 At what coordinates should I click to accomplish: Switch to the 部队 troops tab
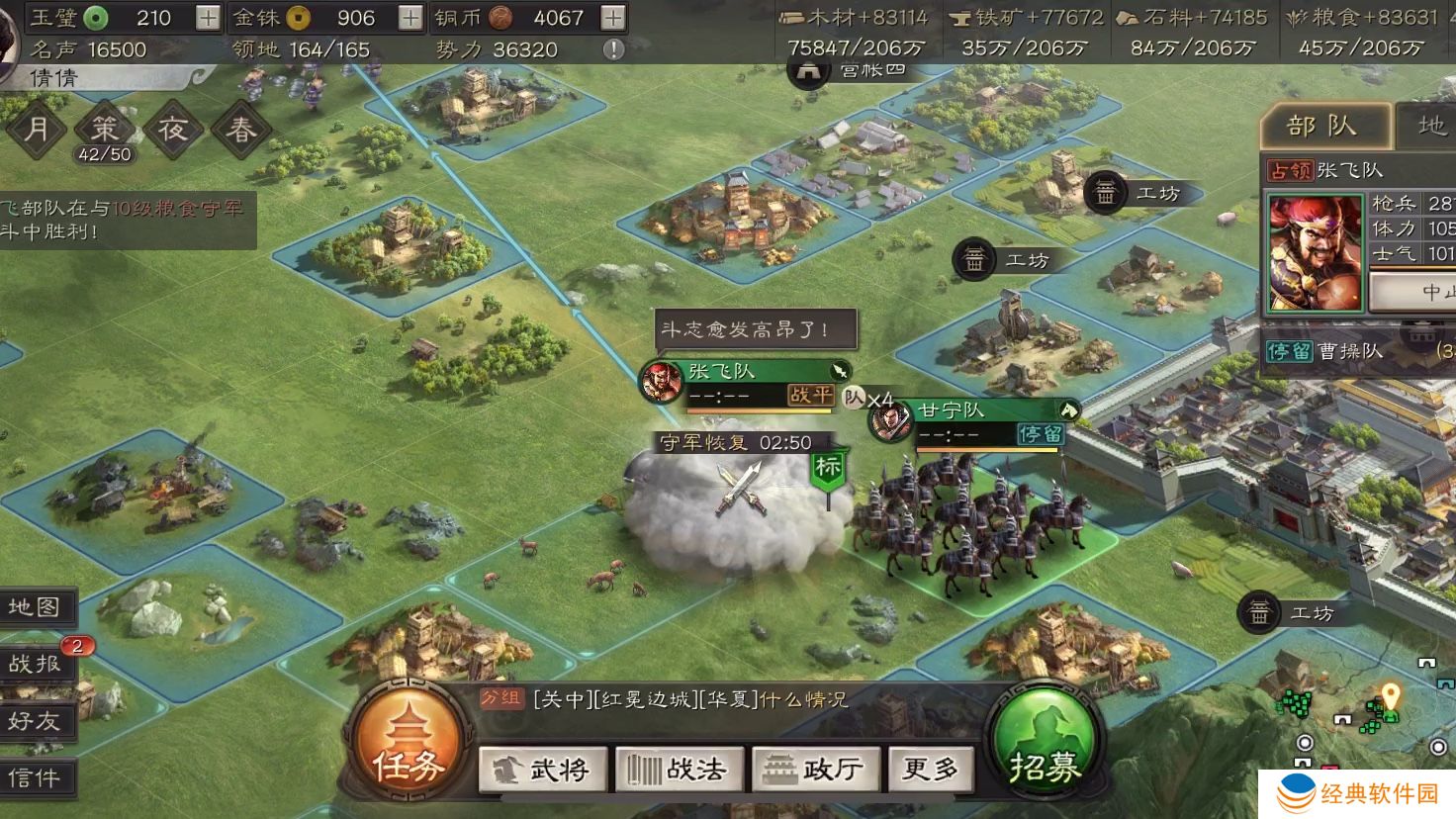point(1323,124)
